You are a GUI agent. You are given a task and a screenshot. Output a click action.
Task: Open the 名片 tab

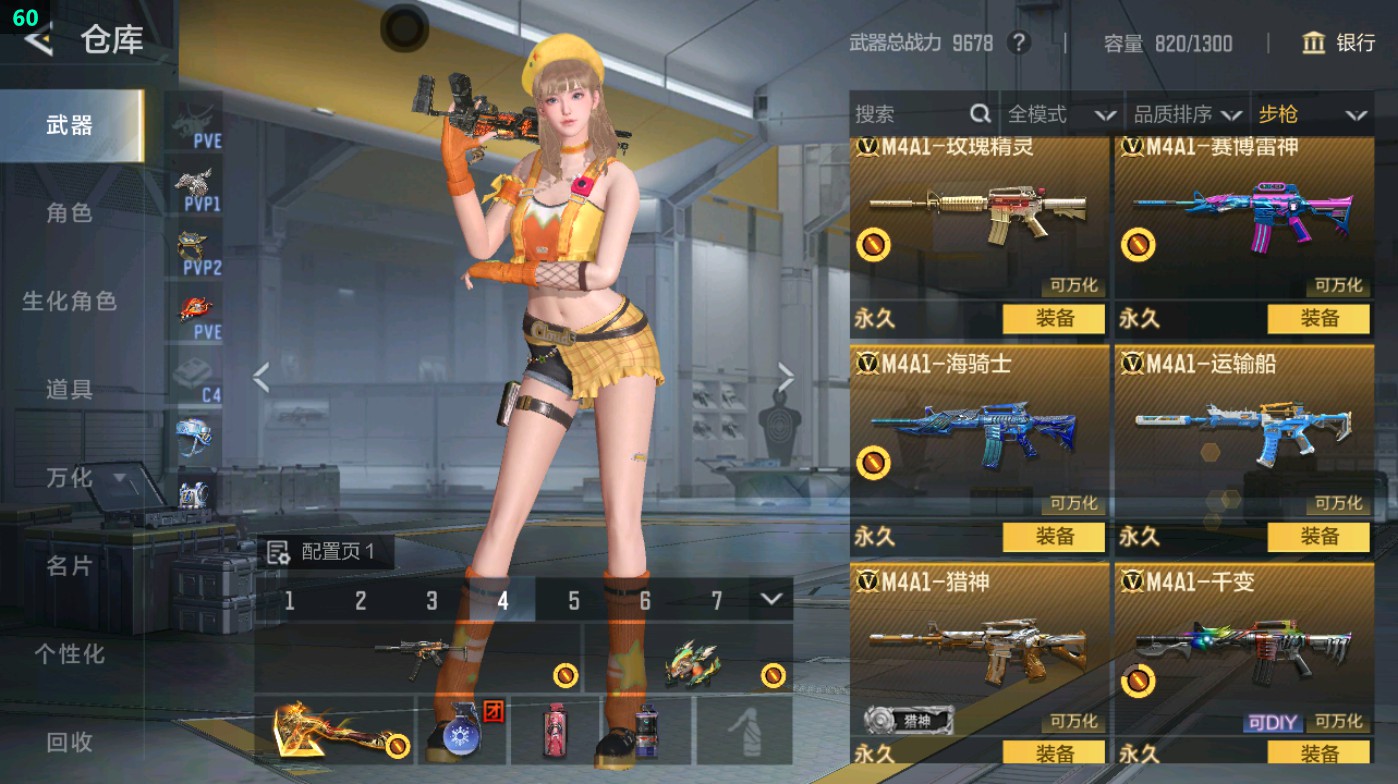coord(69,566)
